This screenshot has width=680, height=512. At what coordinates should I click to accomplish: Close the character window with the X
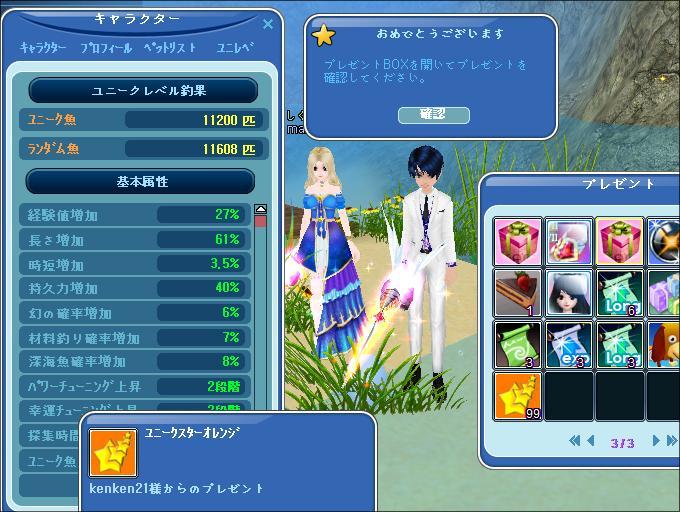tap(267, 24)
